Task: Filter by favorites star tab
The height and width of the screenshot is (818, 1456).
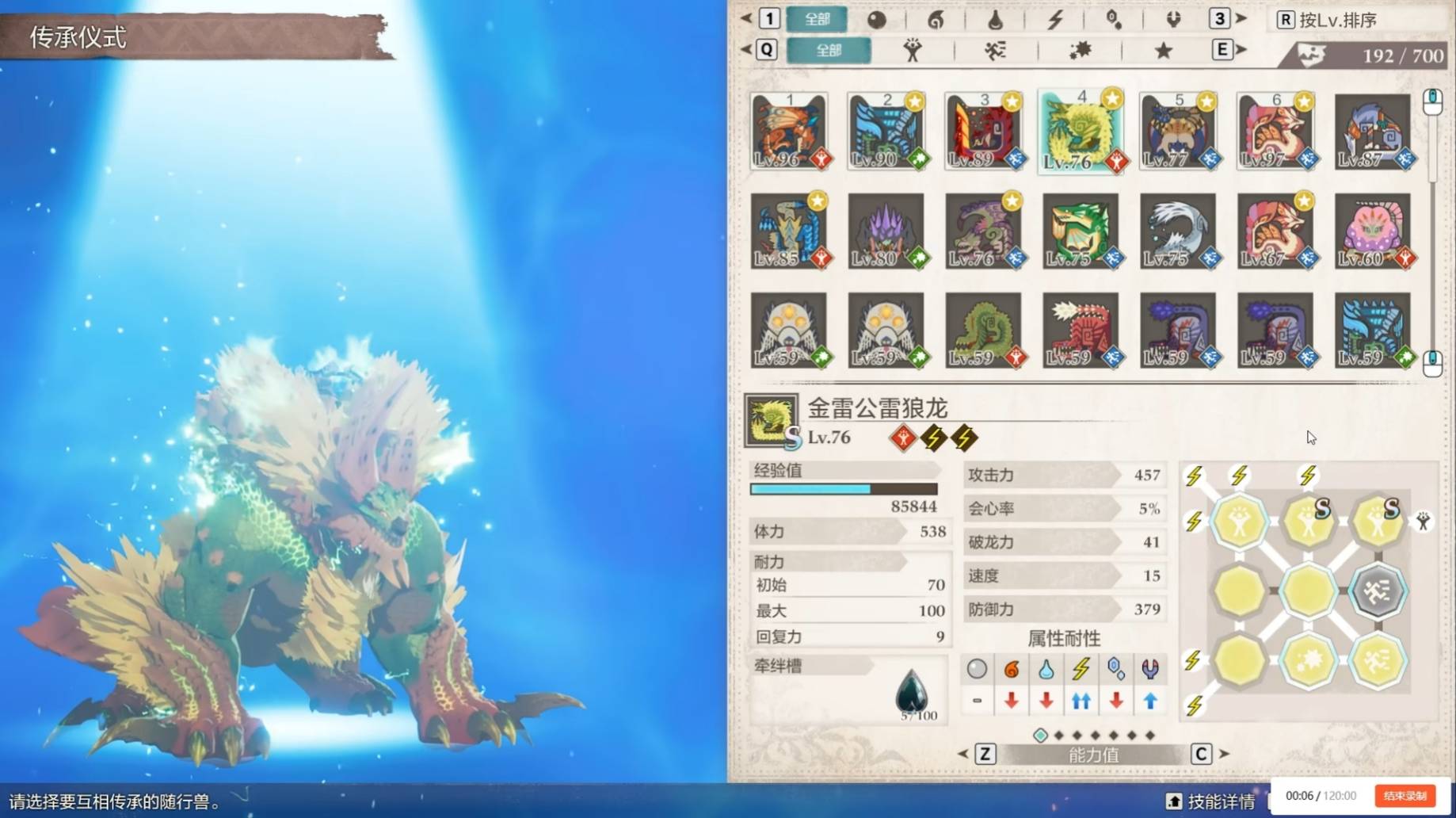Action: point(1163,52)
